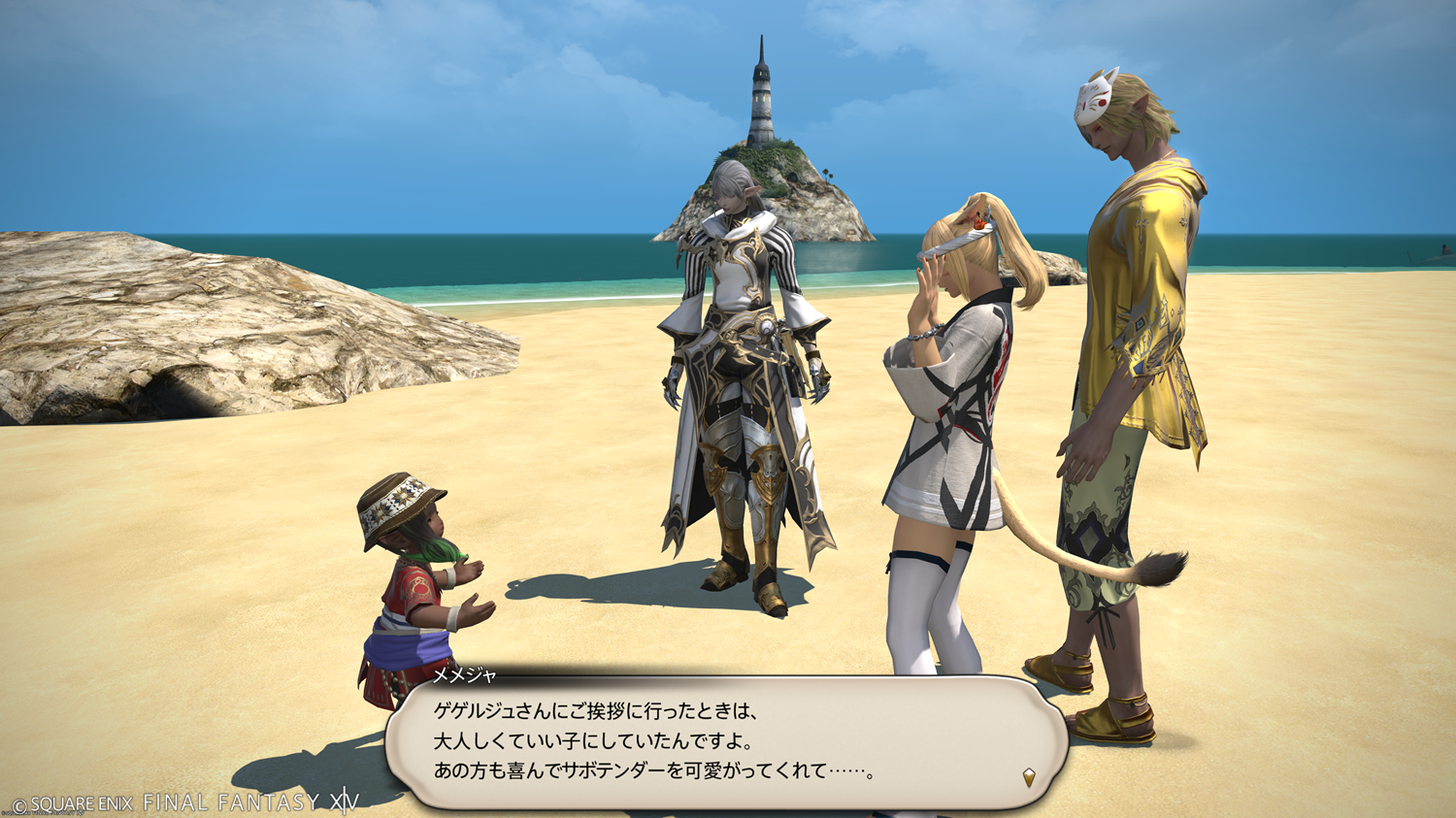
Task: Advance dialogue with the gold arrow indicator
Action: coord(1029,776)
